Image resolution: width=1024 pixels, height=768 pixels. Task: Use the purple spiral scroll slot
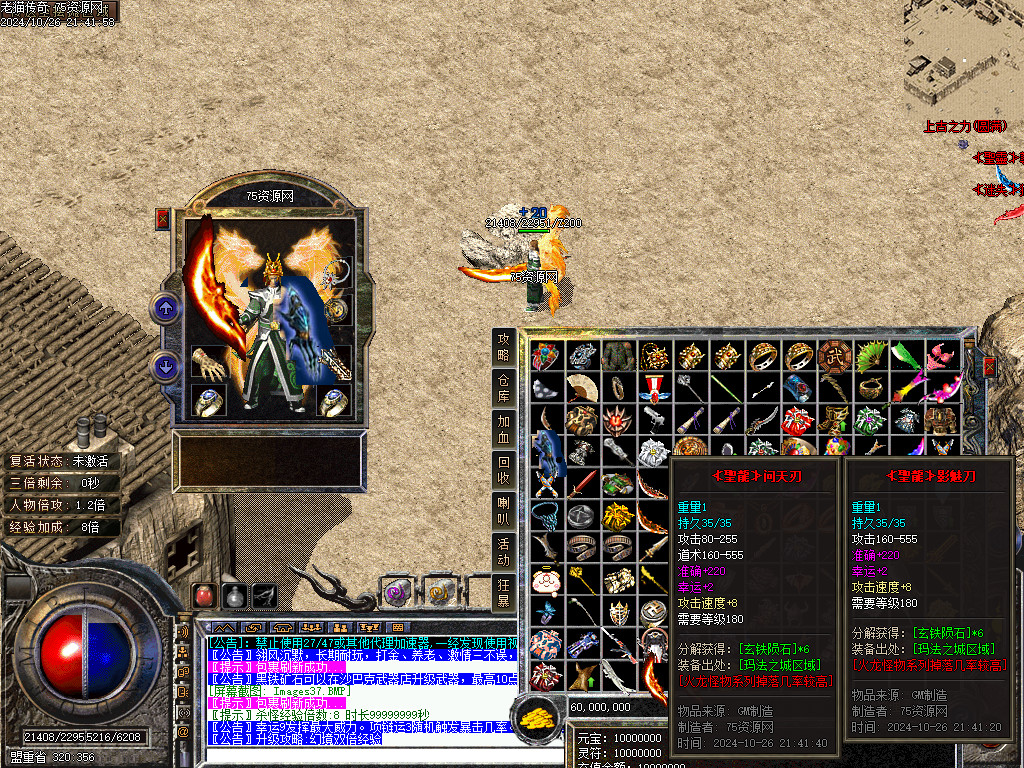point(396,593)
